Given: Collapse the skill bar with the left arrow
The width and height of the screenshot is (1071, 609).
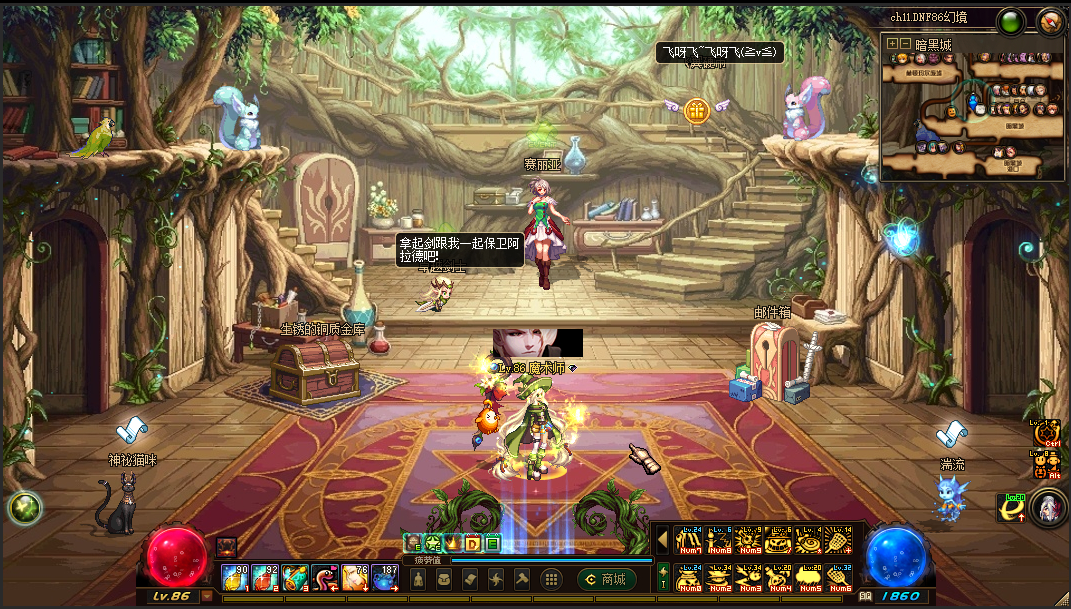Looking at the screenshot, I should (x=662, y=540).
